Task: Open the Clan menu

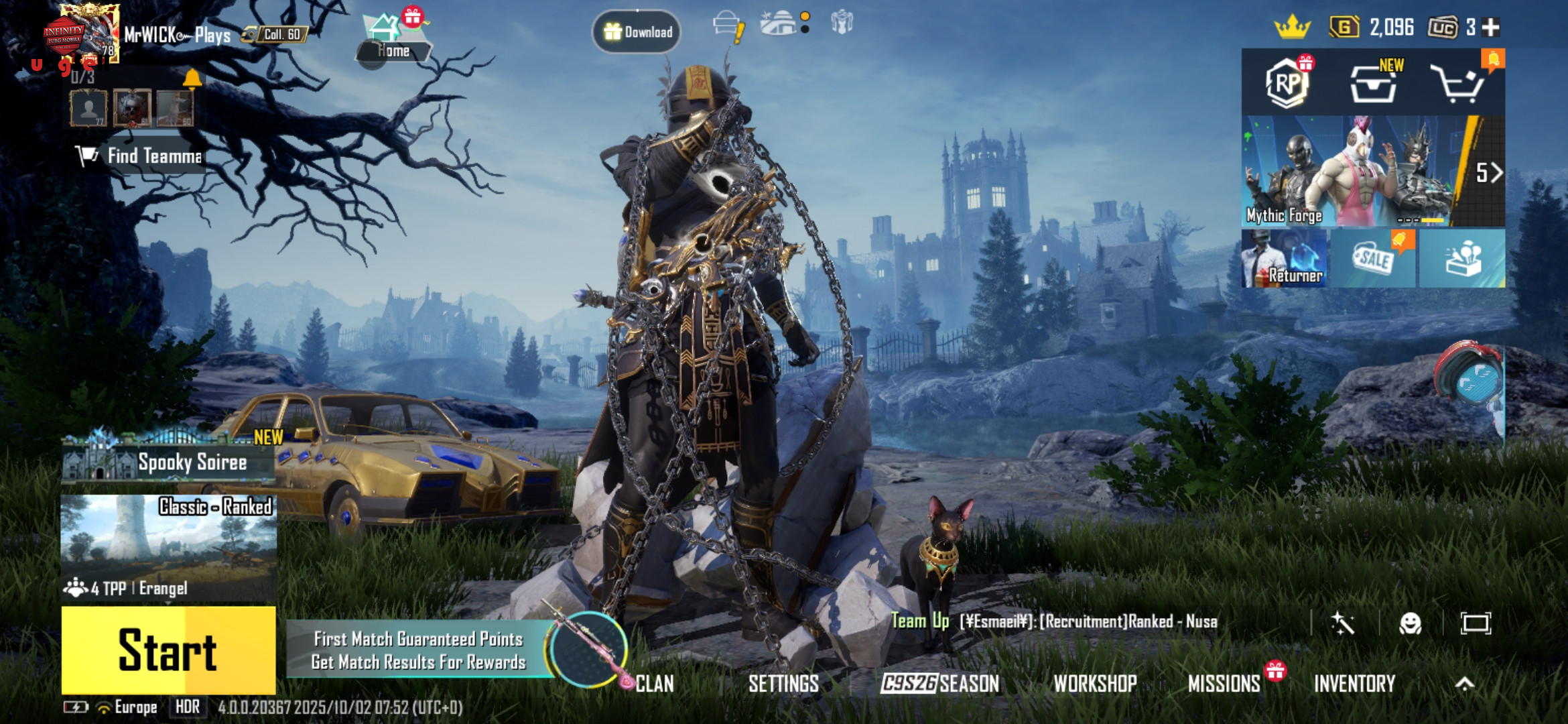Action: (654, 684)
